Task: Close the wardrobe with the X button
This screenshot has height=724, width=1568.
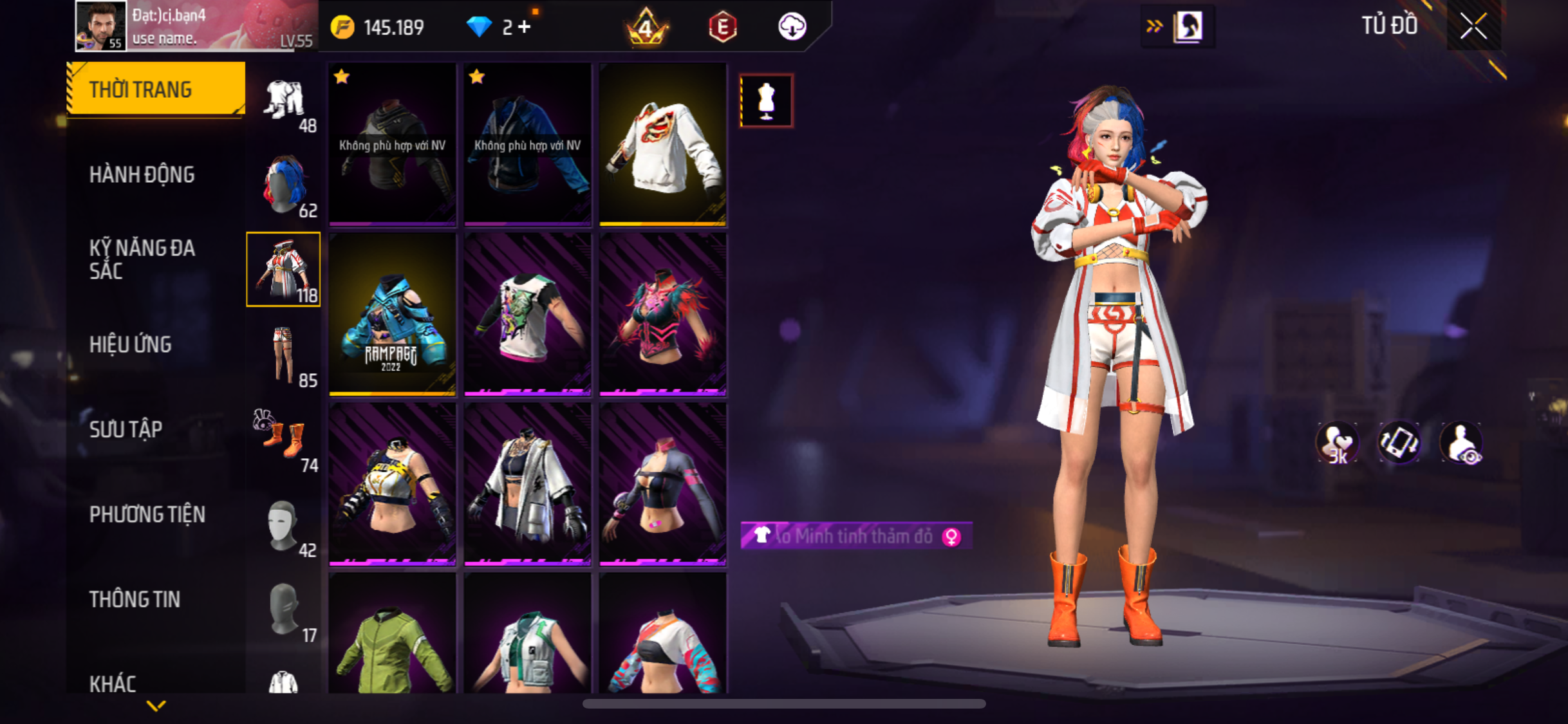Action: point(1473,27)
